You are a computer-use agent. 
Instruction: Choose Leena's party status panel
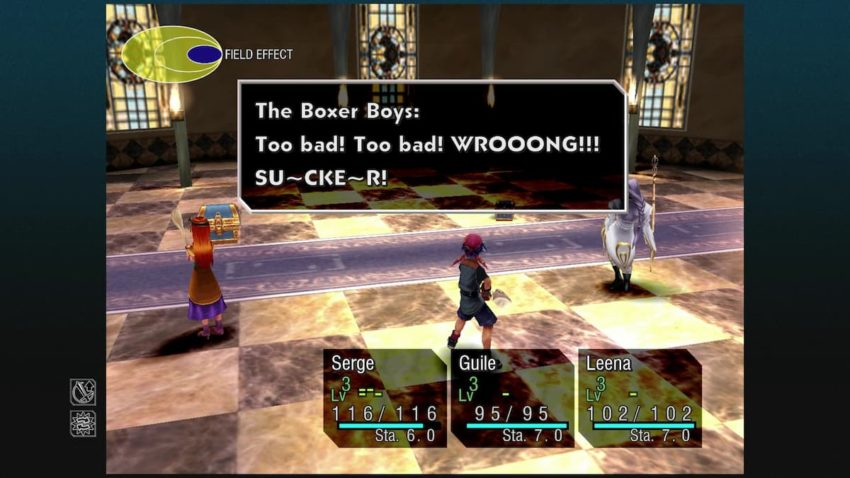click(x=638, y=397)
